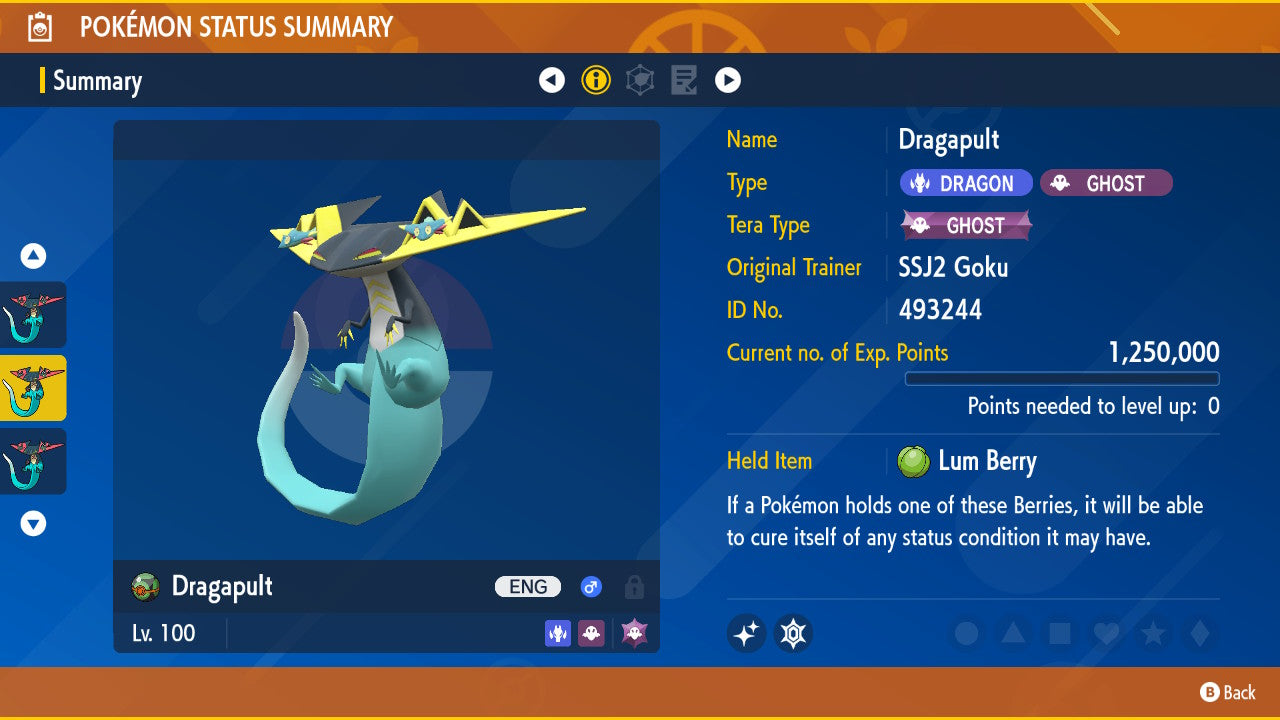Open the notepad memo tab

point(684,80)
